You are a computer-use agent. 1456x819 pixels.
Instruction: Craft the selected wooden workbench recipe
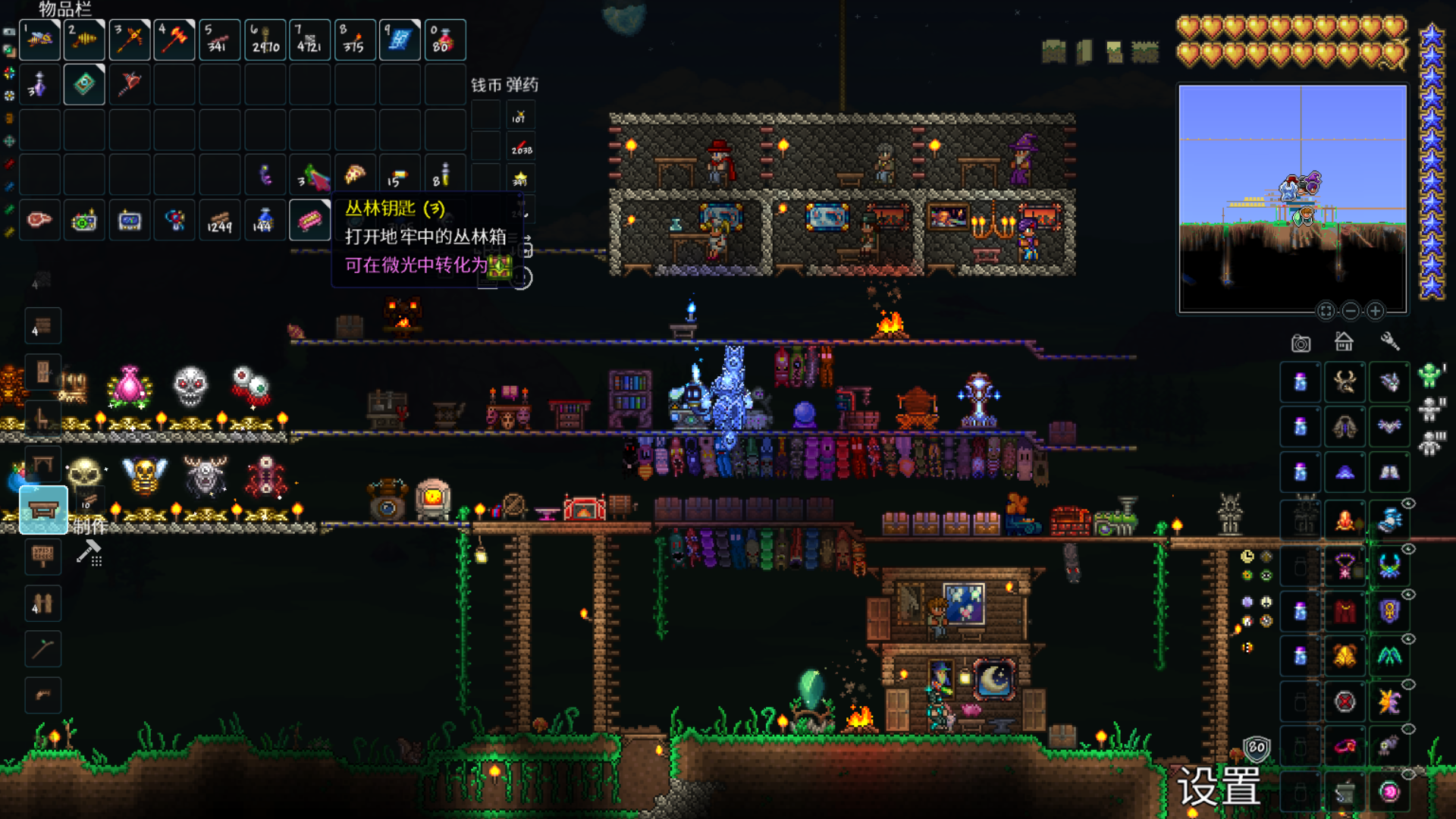coord(43,510)
